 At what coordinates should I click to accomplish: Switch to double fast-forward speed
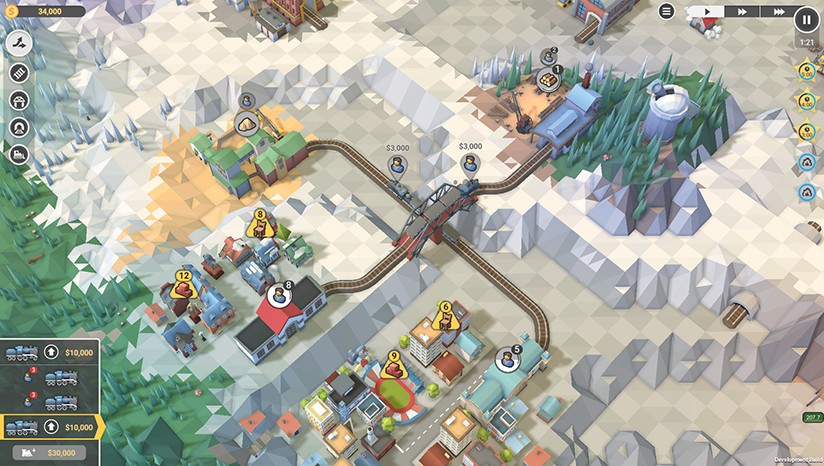(743, 11)
